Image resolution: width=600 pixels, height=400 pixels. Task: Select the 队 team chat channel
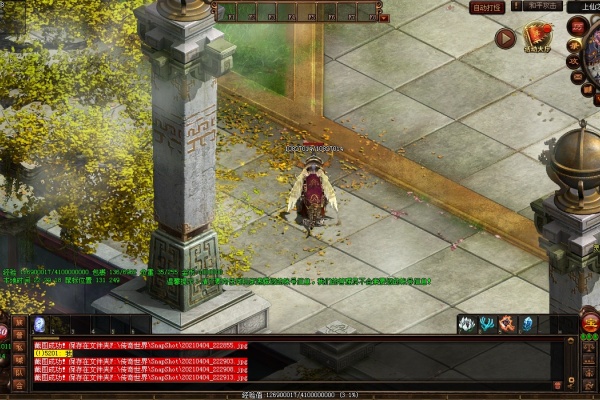[x=21, y=370]
